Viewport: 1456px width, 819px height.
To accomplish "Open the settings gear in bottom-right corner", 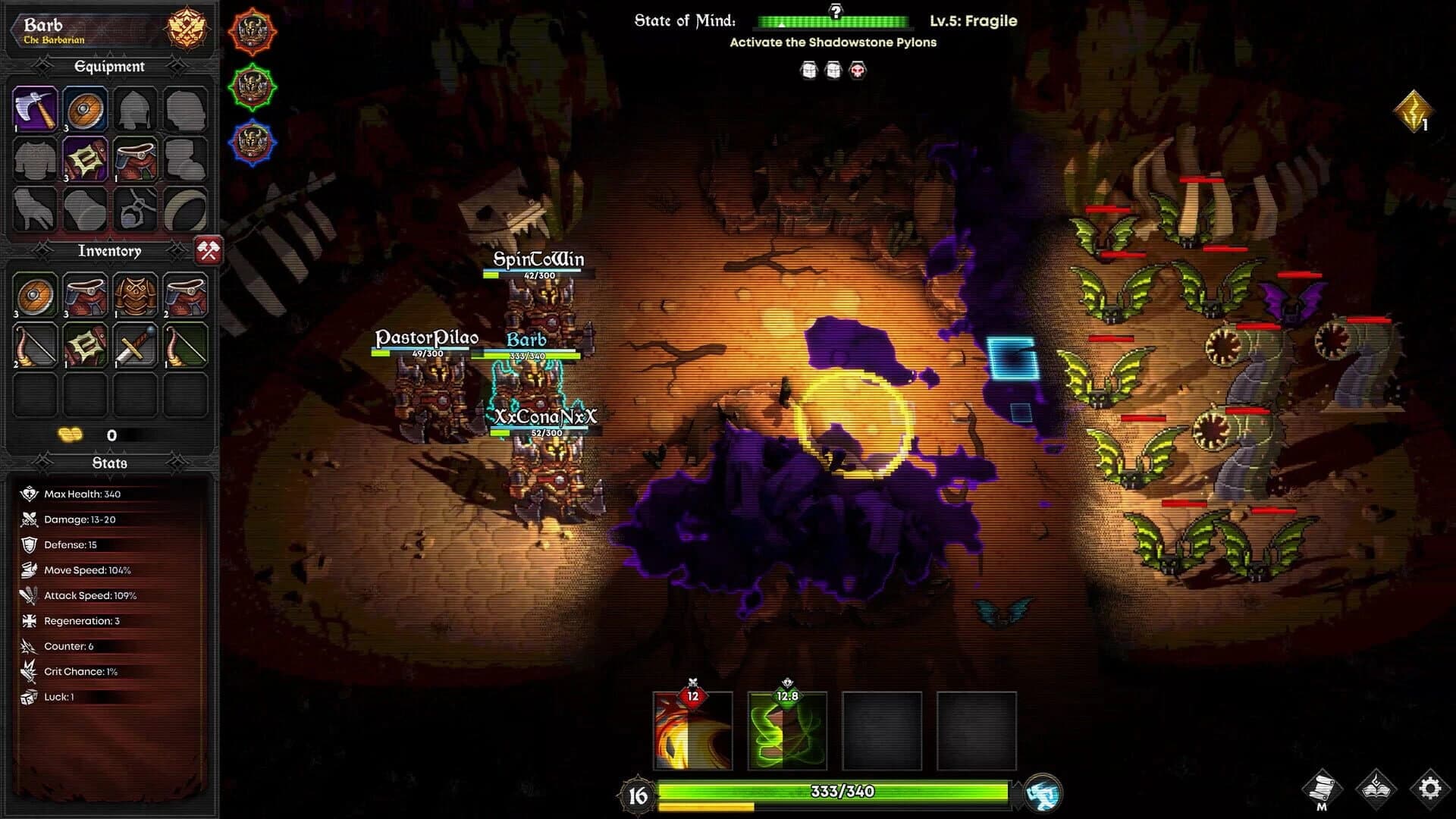I will (1429, 788).
